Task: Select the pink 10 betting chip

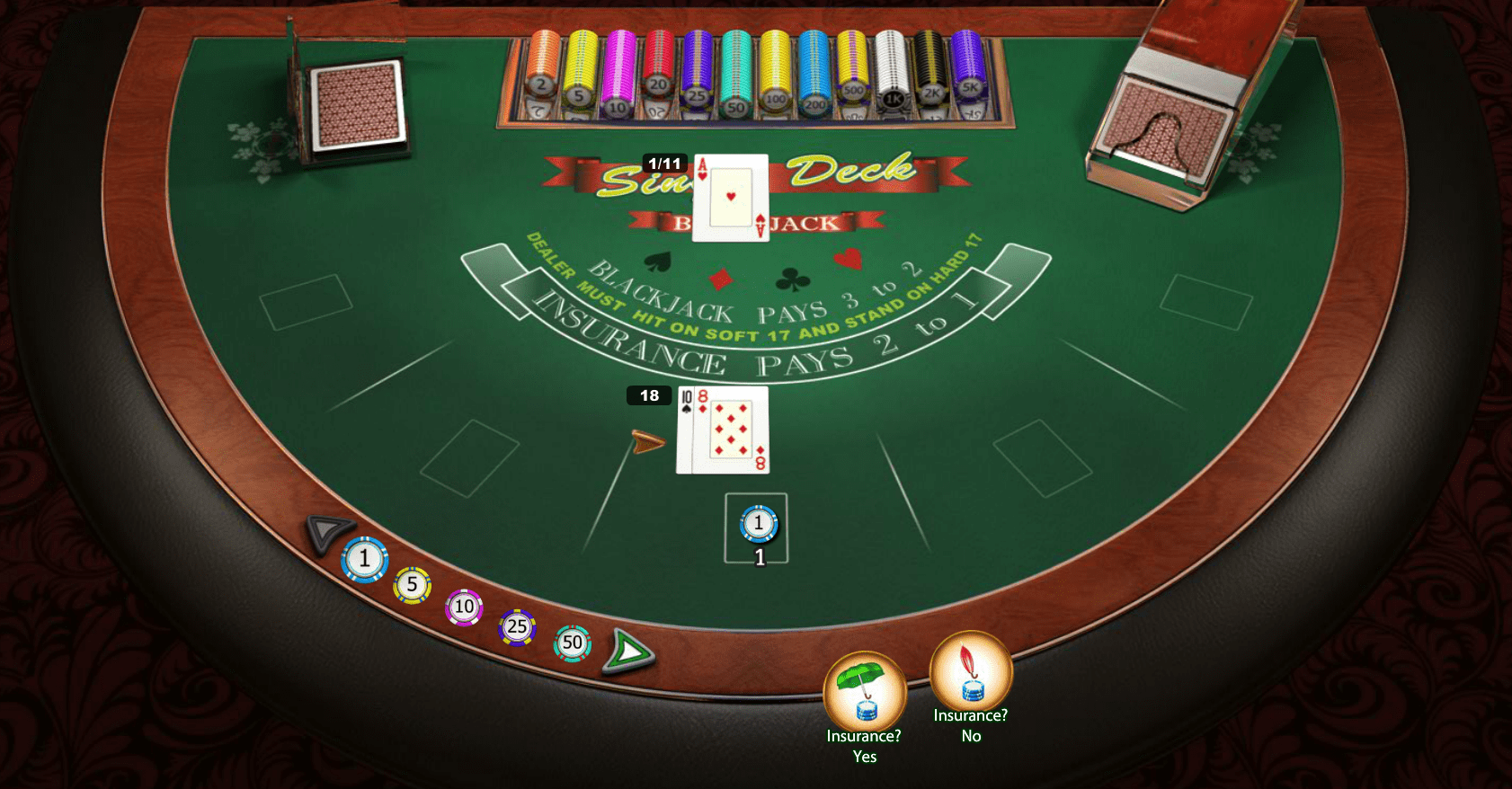Action: 463,607
